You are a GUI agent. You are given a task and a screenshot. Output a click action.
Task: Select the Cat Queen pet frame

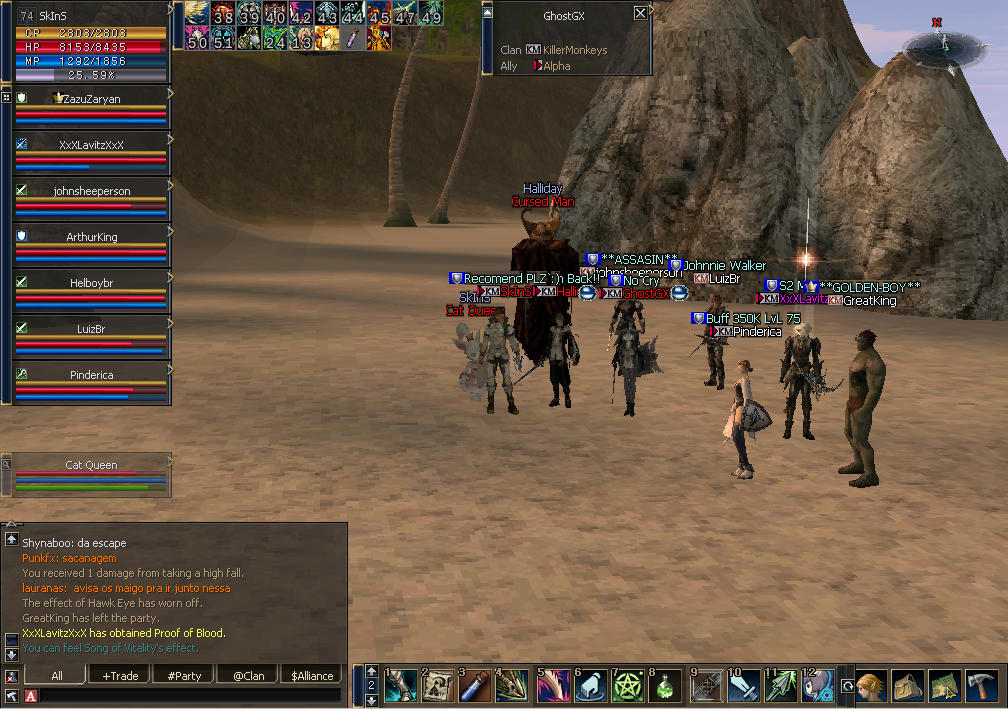click(91, 465)
